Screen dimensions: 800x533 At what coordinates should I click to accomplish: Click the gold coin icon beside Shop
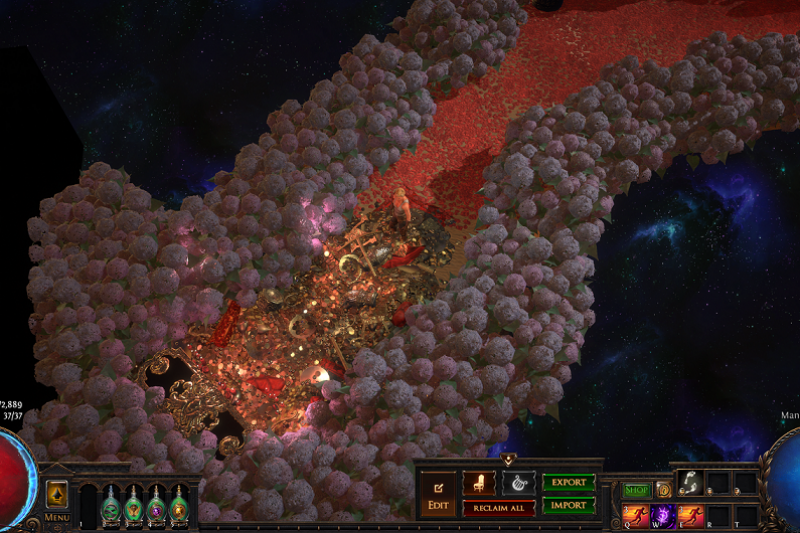tap(663, 490)
